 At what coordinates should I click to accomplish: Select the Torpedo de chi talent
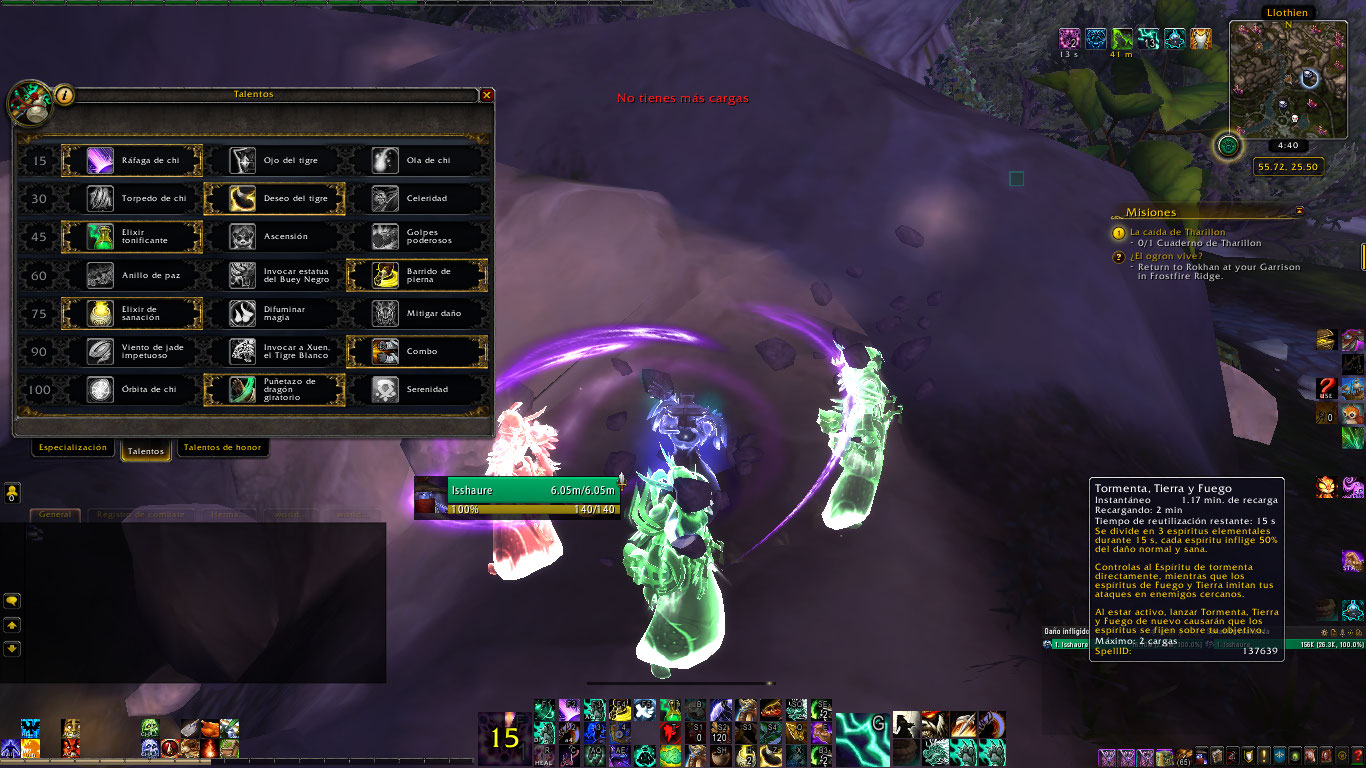coord(132,198)
